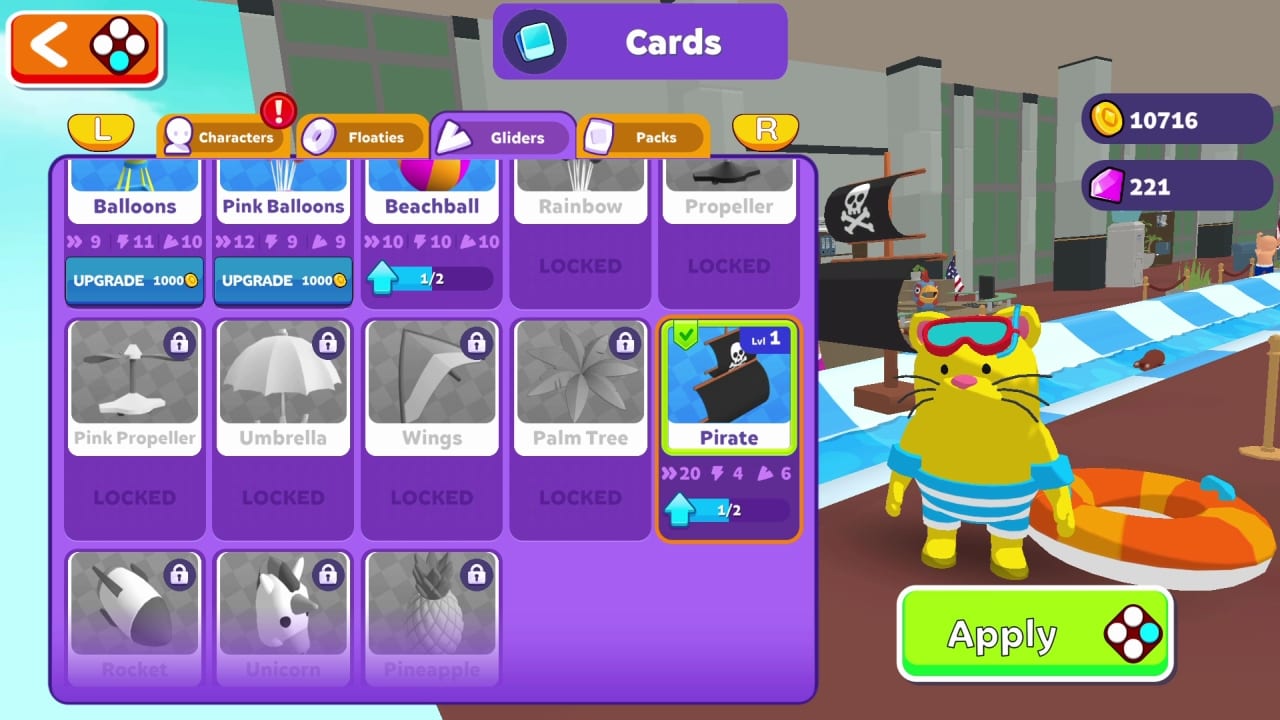Switch to the Floaties tab
Viewport: 1280px width, 720px height.
coord(363,137)
